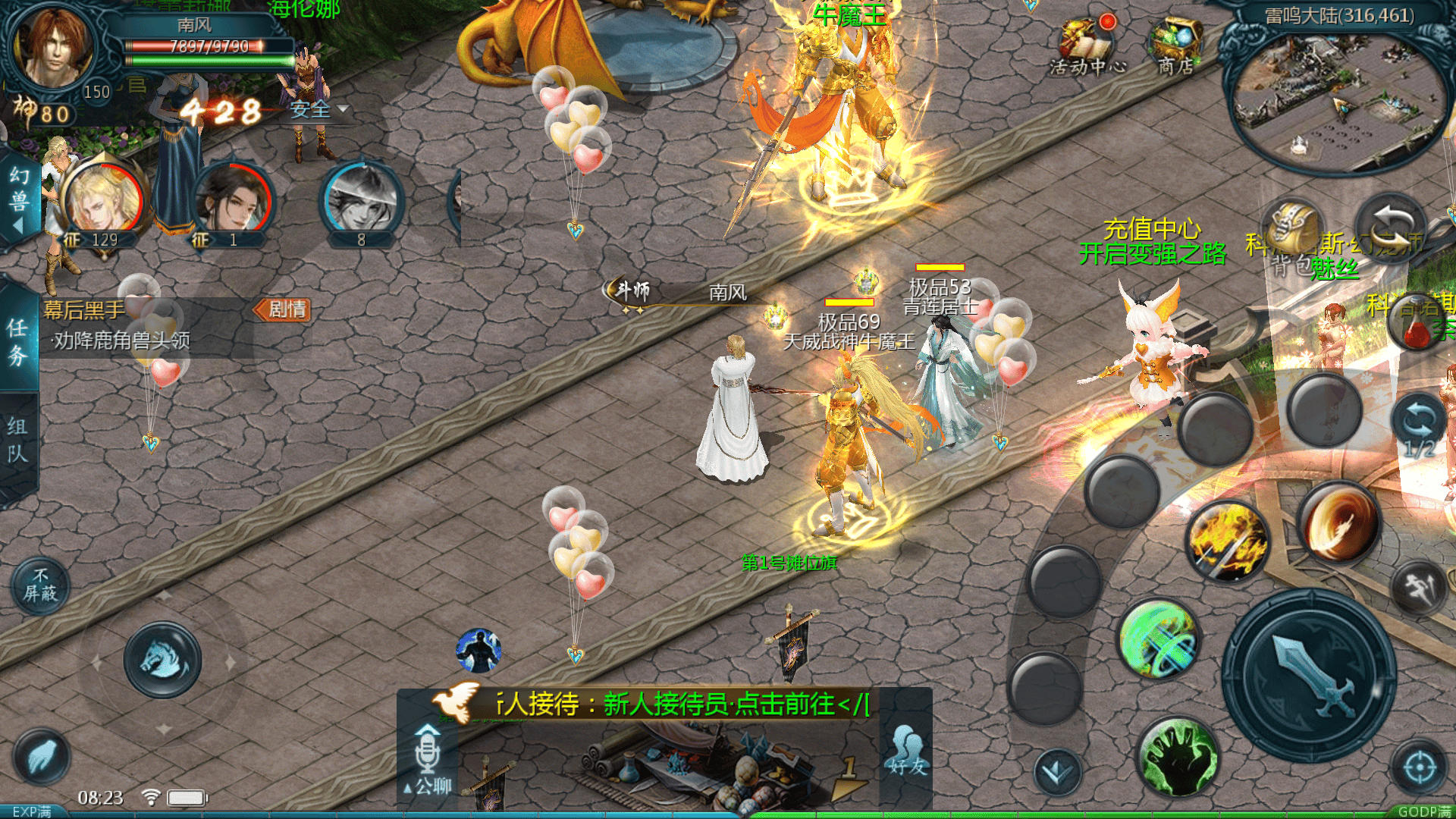
Task: Open the 好友 friends list
Action: [x=907, y=751]
